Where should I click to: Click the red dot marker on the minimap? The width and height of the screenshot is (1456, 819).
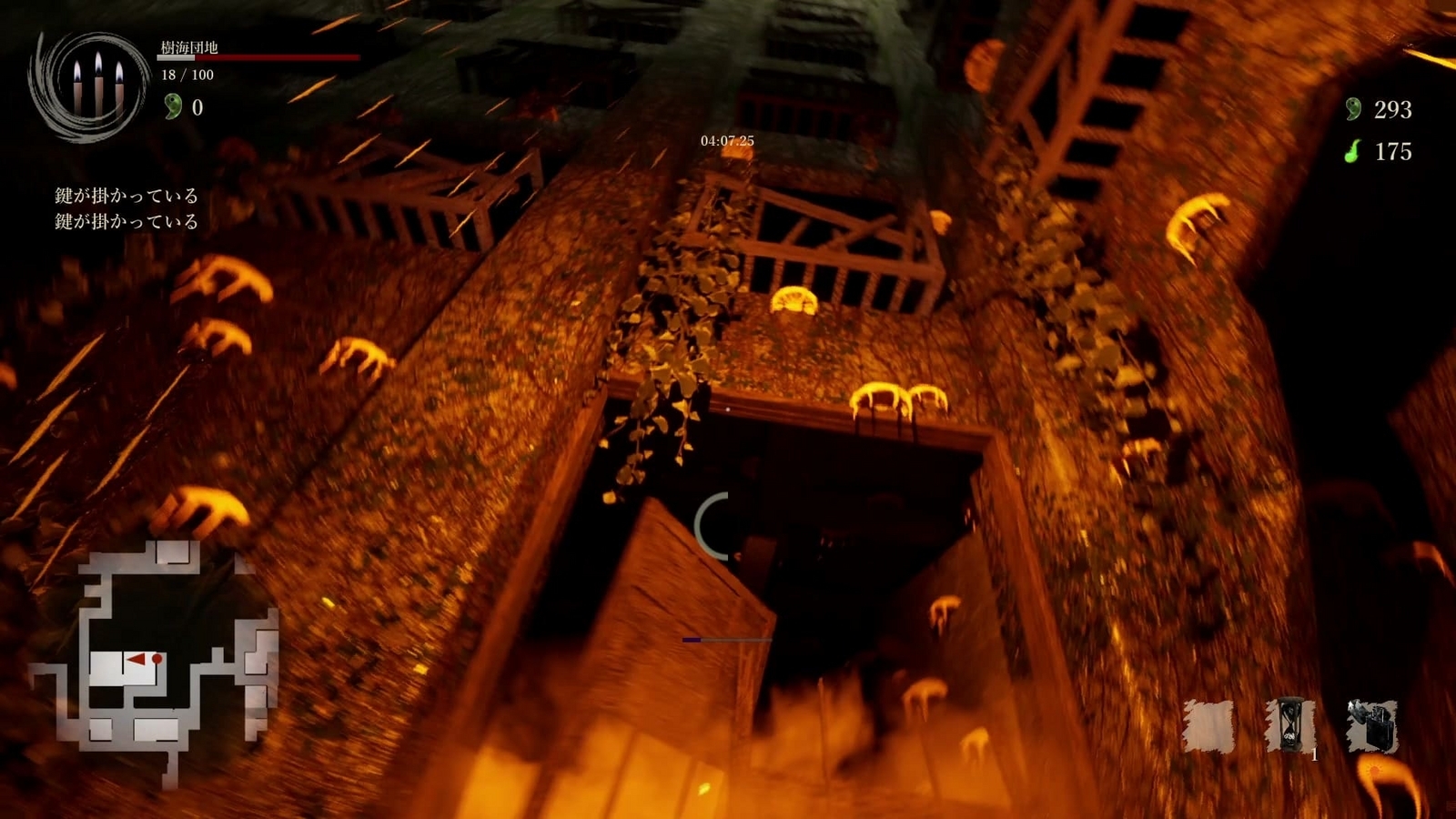coord(155,657)
